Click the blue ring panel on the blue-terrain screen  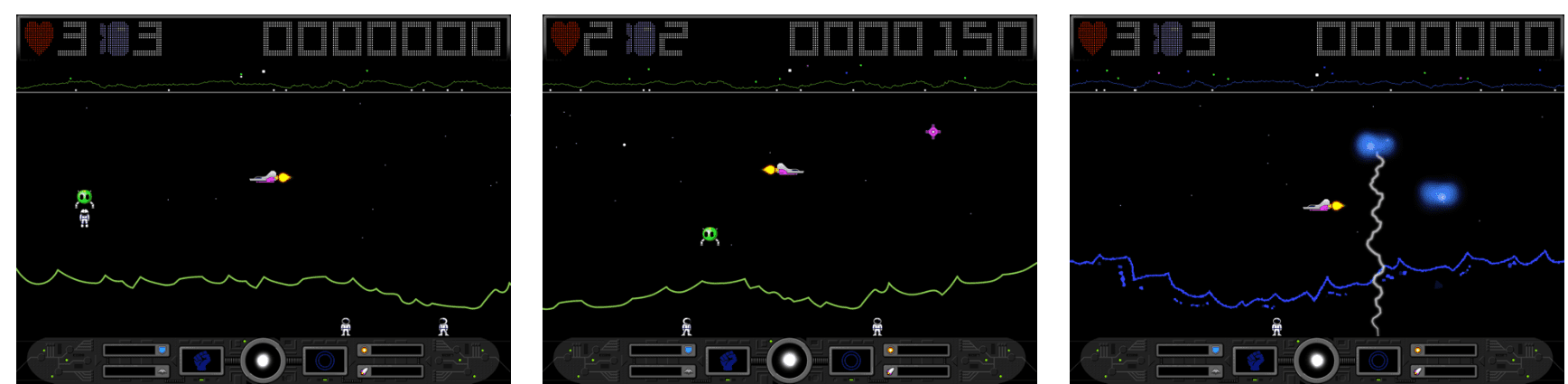1378,361
